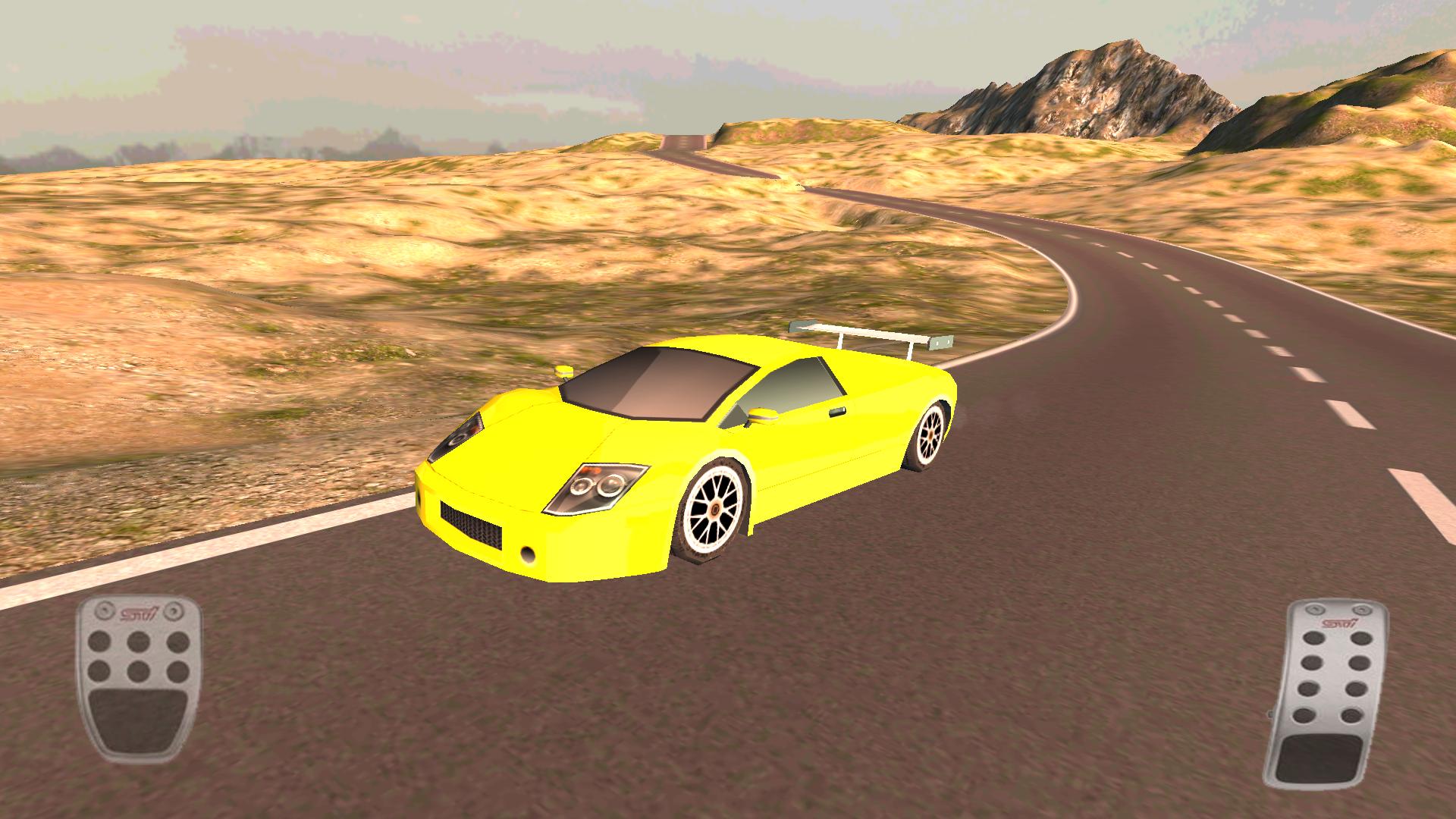The width and height of the screenshot is (1456, 819).
Task: Tap the top of the right pedal
Action: [x=1337, y=608]
